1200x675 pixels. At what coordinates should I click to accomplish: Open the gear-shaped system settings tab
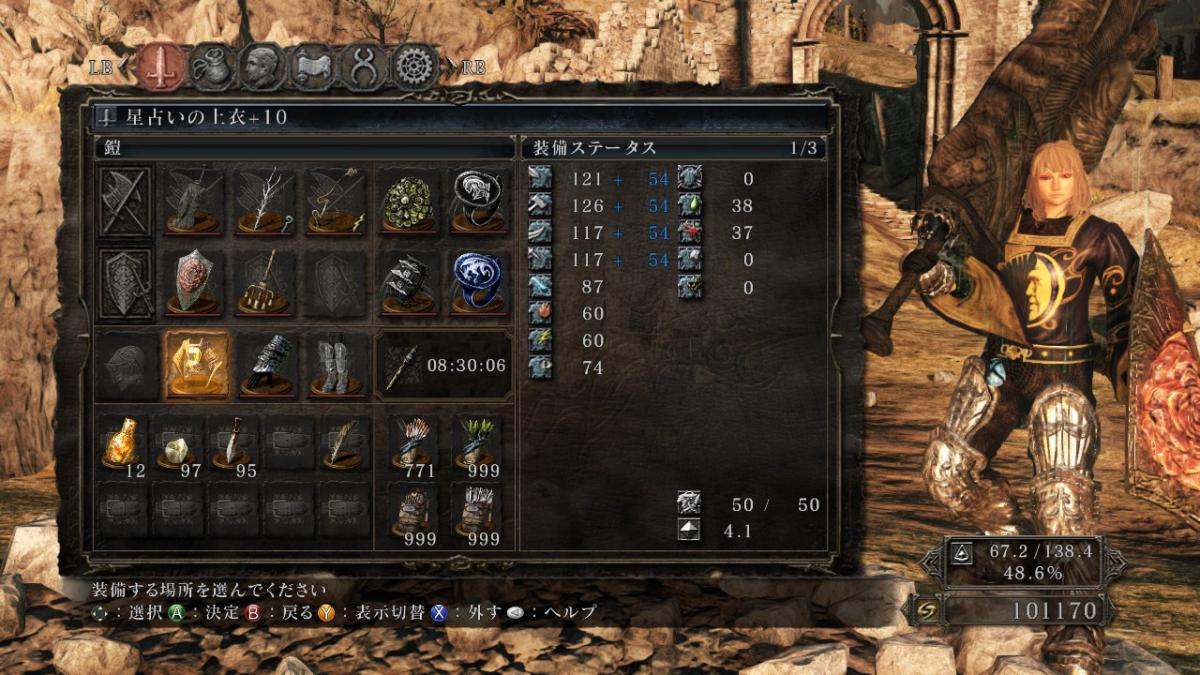[415, 66]
